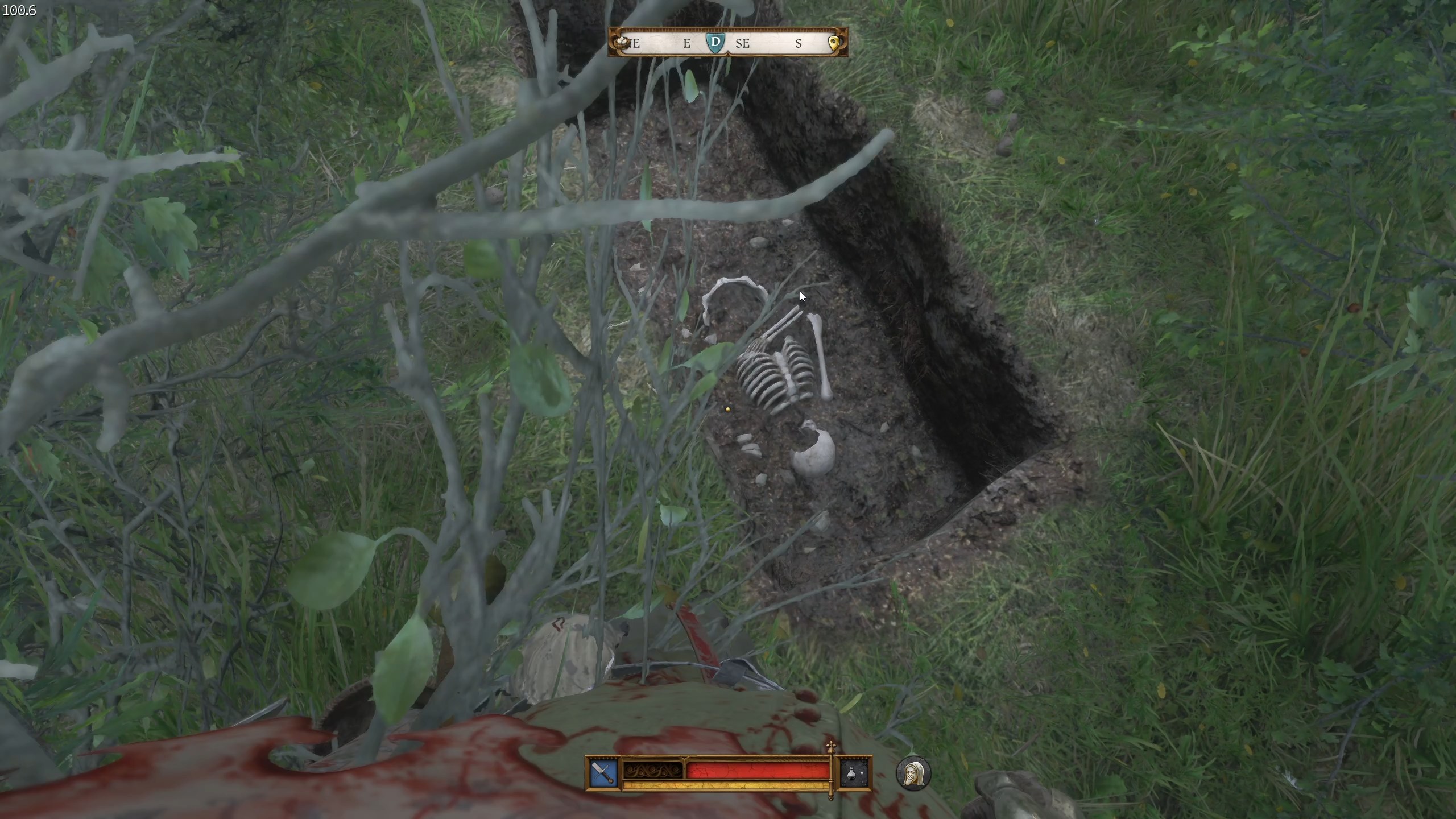Click the E direction letter on the compass
Screen dimensions: 1456x819
point(687,43)
